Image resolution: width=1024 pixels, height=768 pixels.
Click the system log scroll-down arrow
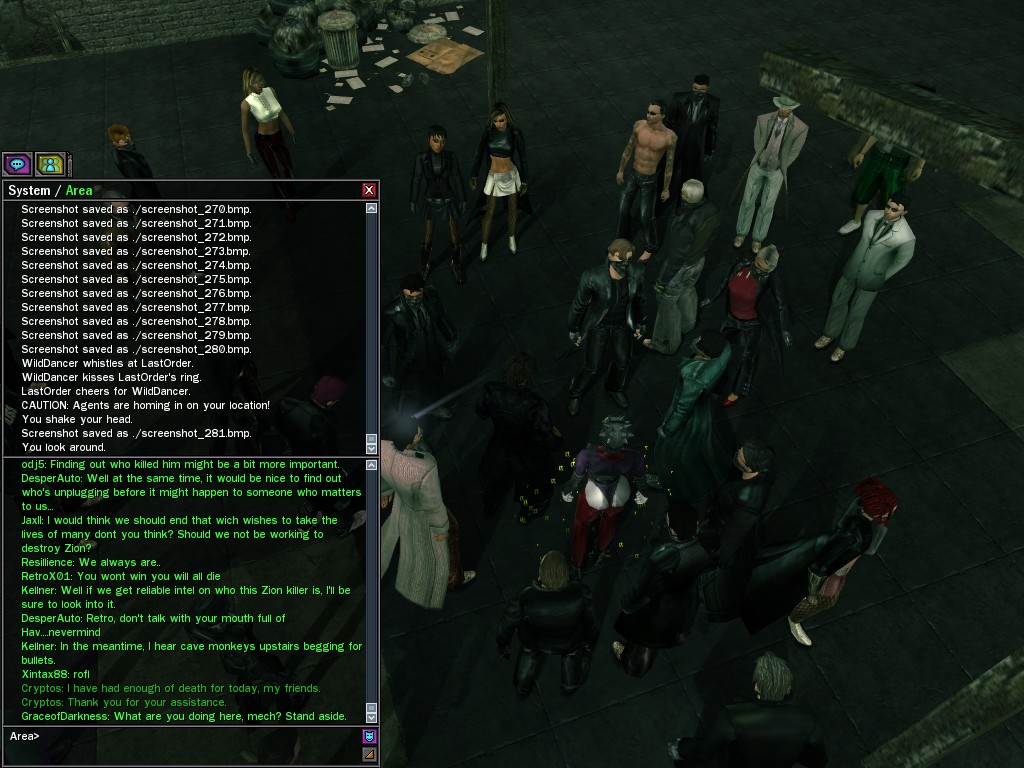coord(372,447)
